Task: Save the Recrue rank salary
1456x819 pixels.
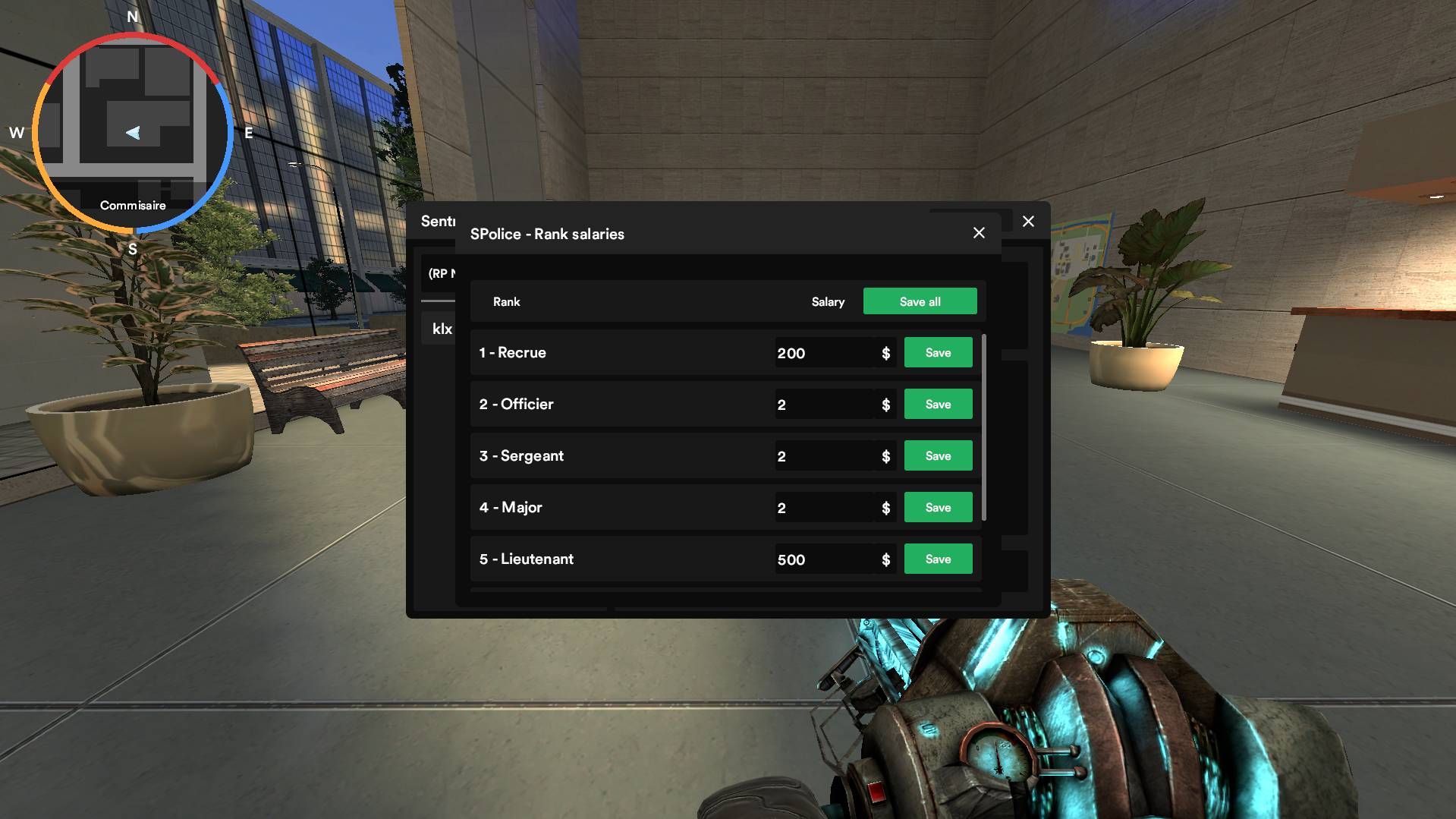Action: click(x=938, y=353)
